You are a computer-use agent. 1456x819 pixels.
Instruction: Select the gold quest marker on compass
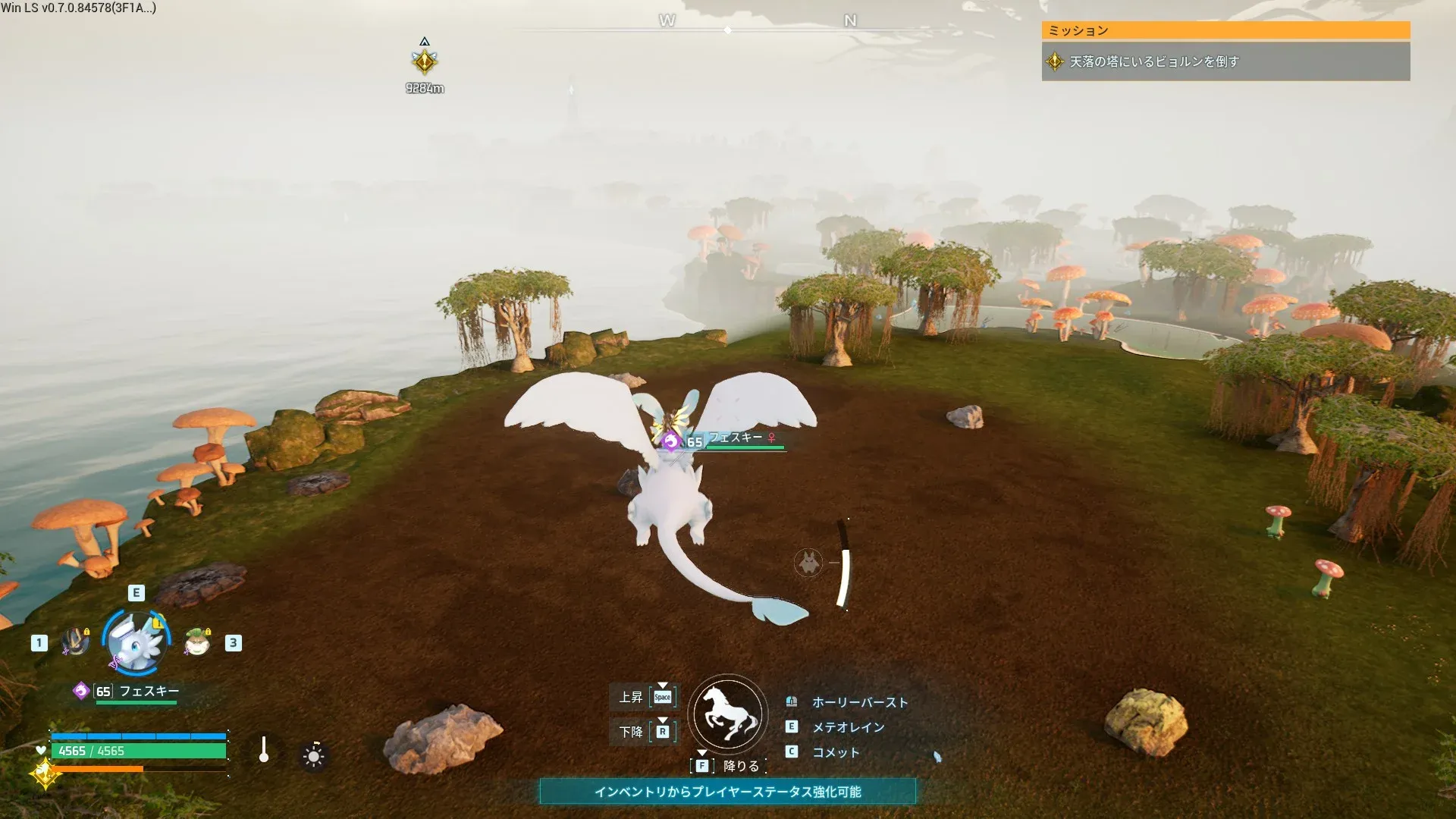[x=425, y=61]
